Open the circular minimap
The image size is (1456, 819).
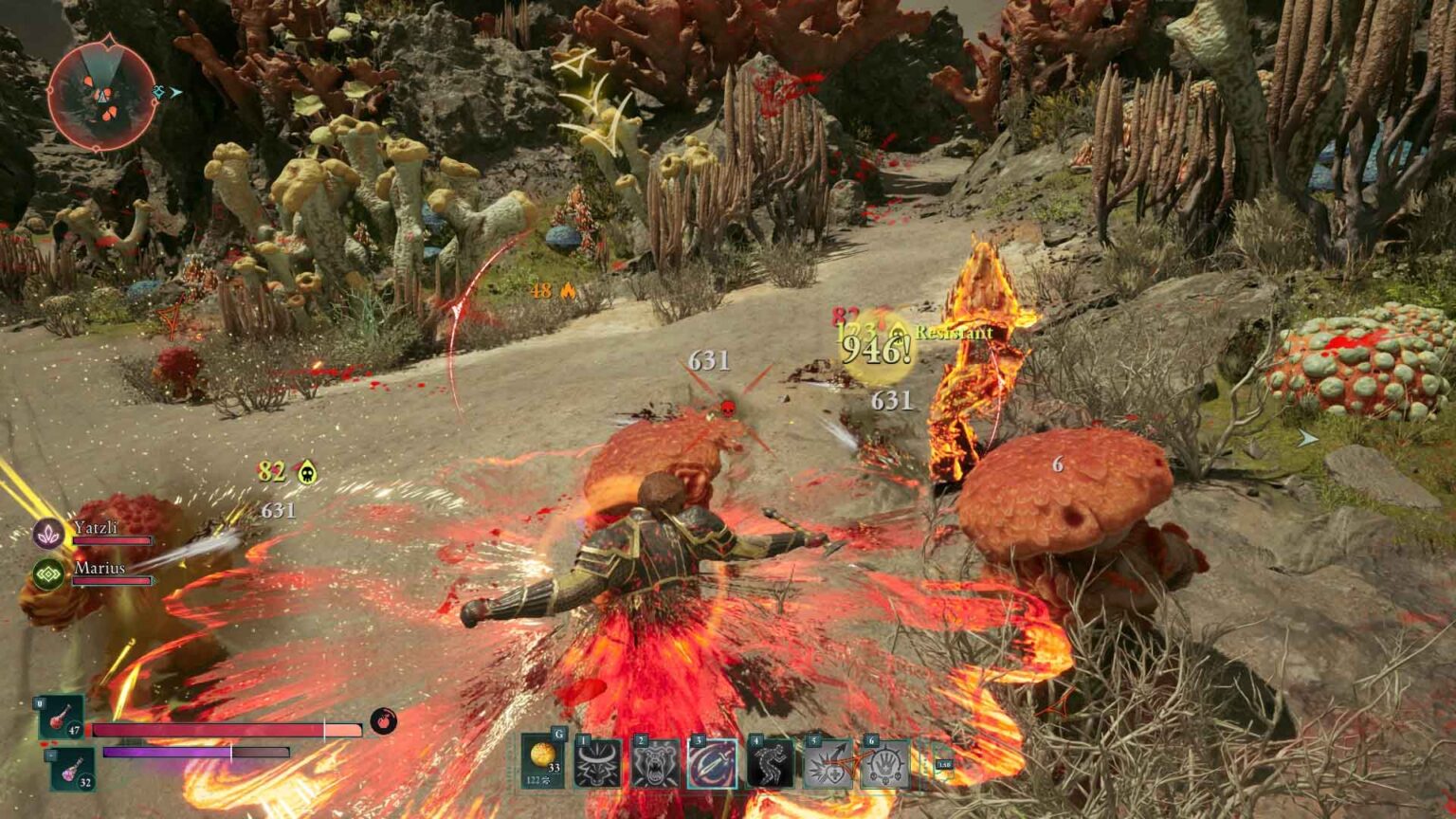click(x=102, y=93)
